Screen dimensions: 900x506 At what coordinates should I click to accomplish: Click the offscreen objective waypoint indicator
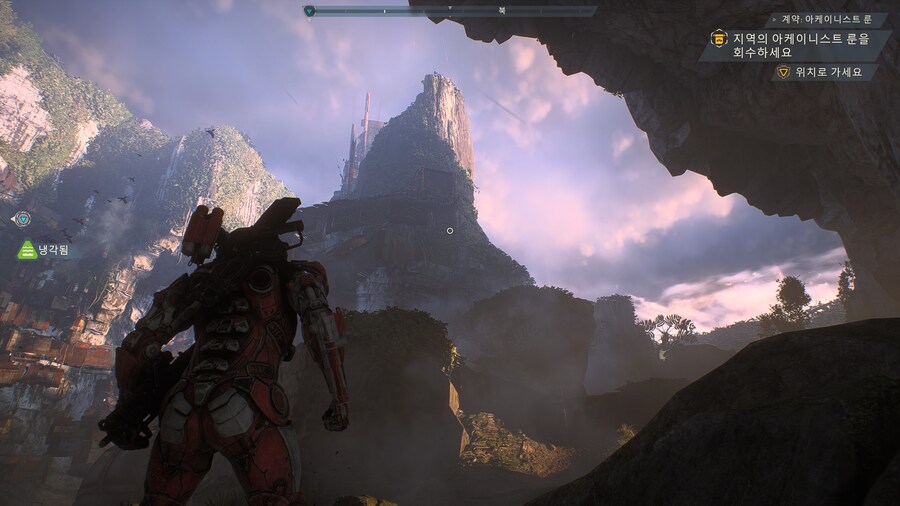tap(21, 218)
